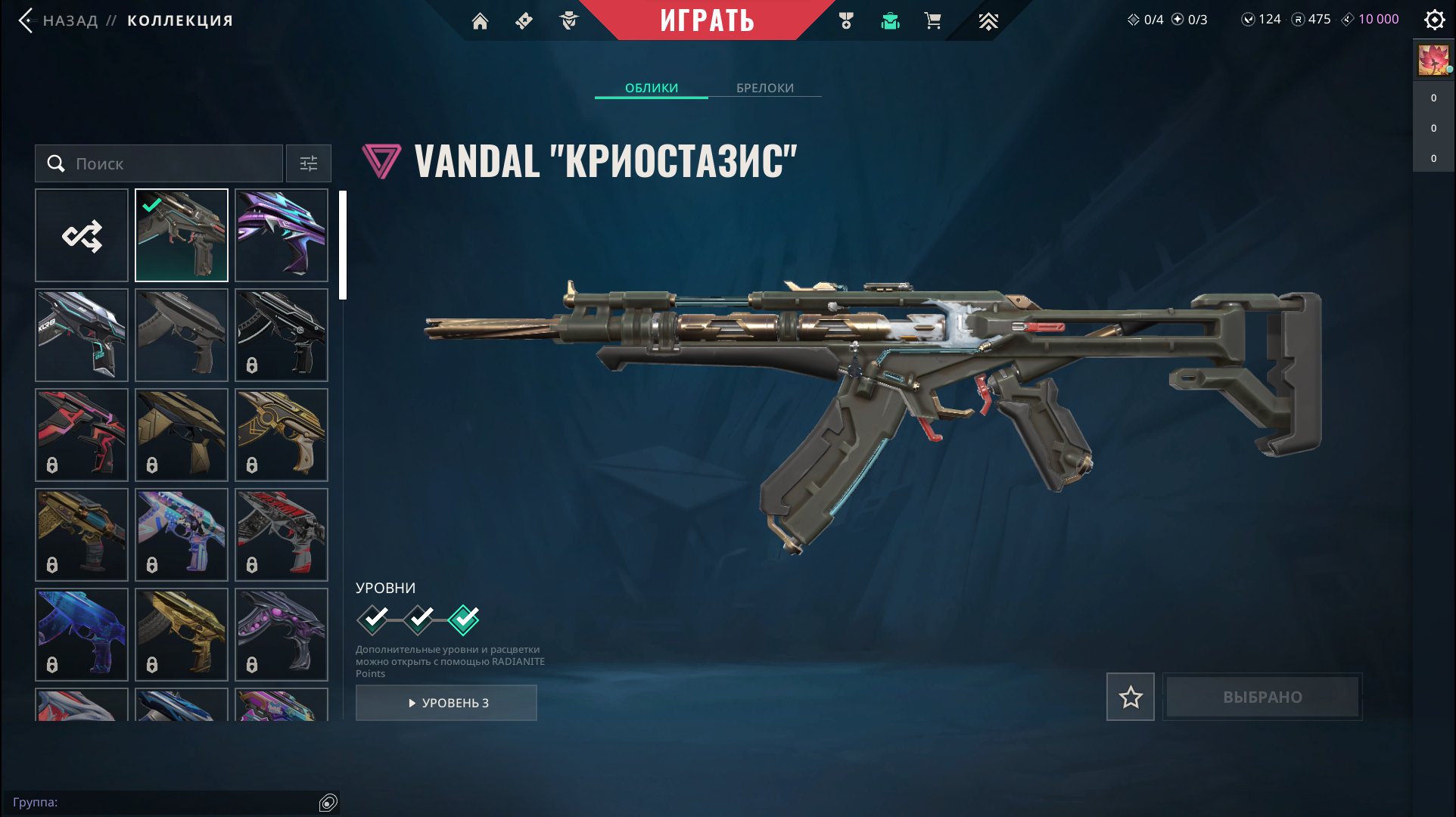Screen dimensions: 1456x817
Task: Select the ОБЛИКИ tab
Action: 652,88
